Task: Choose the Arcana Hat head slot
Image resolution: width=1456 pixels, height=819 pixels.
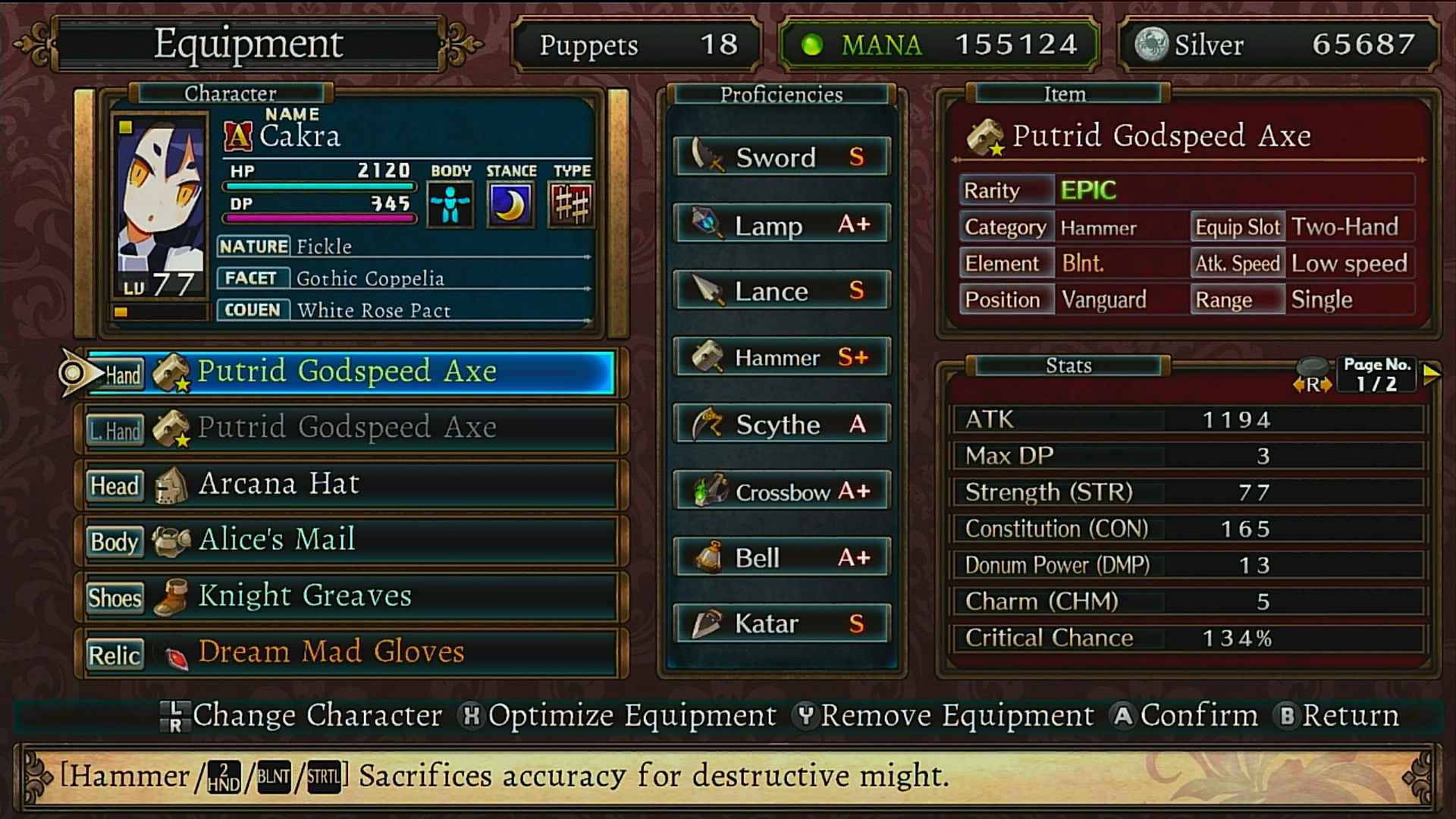Action: pos(350,485)
